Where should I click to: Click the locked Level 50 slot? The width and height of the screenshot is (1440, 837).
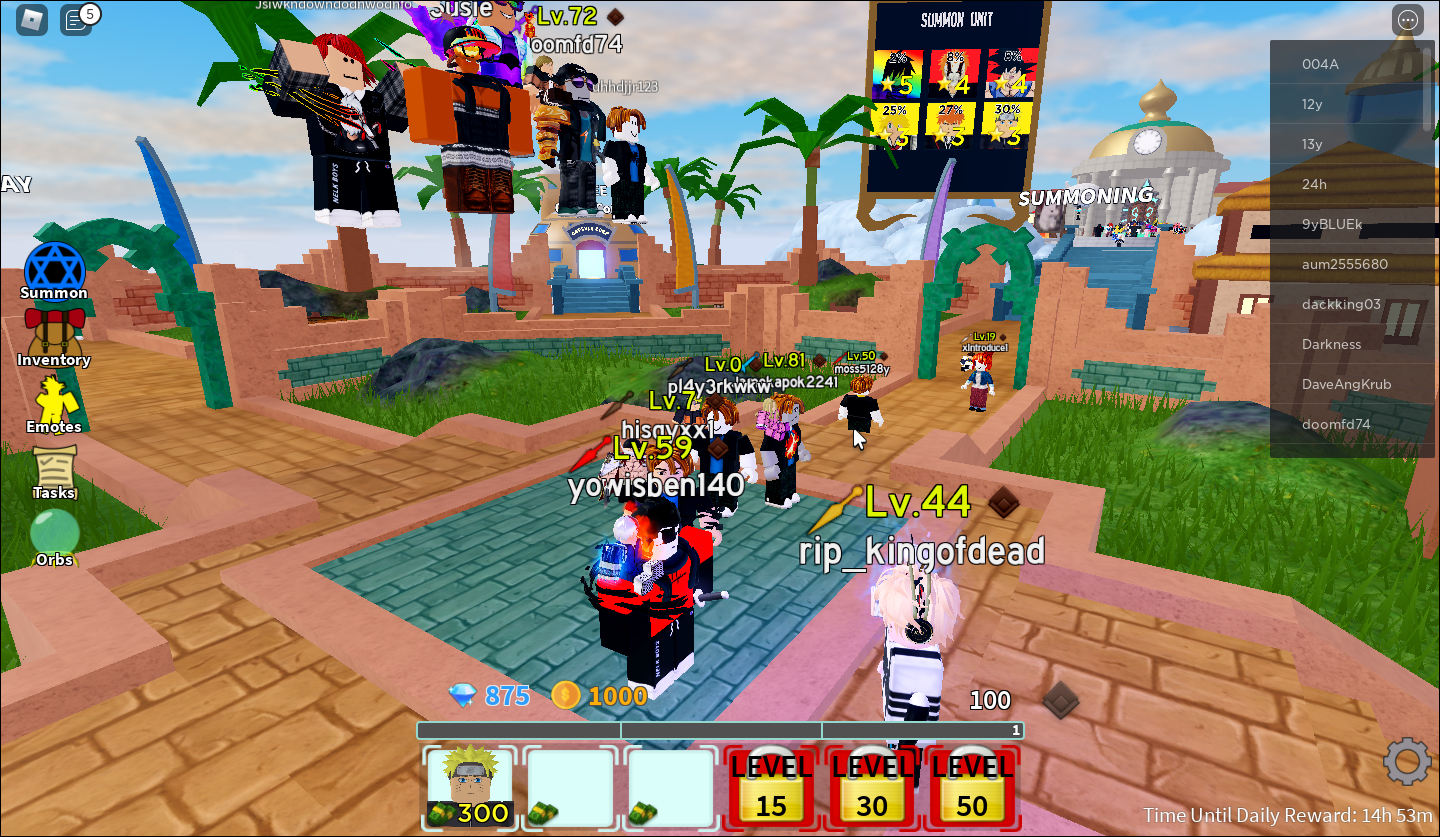[x=973, y=789]
